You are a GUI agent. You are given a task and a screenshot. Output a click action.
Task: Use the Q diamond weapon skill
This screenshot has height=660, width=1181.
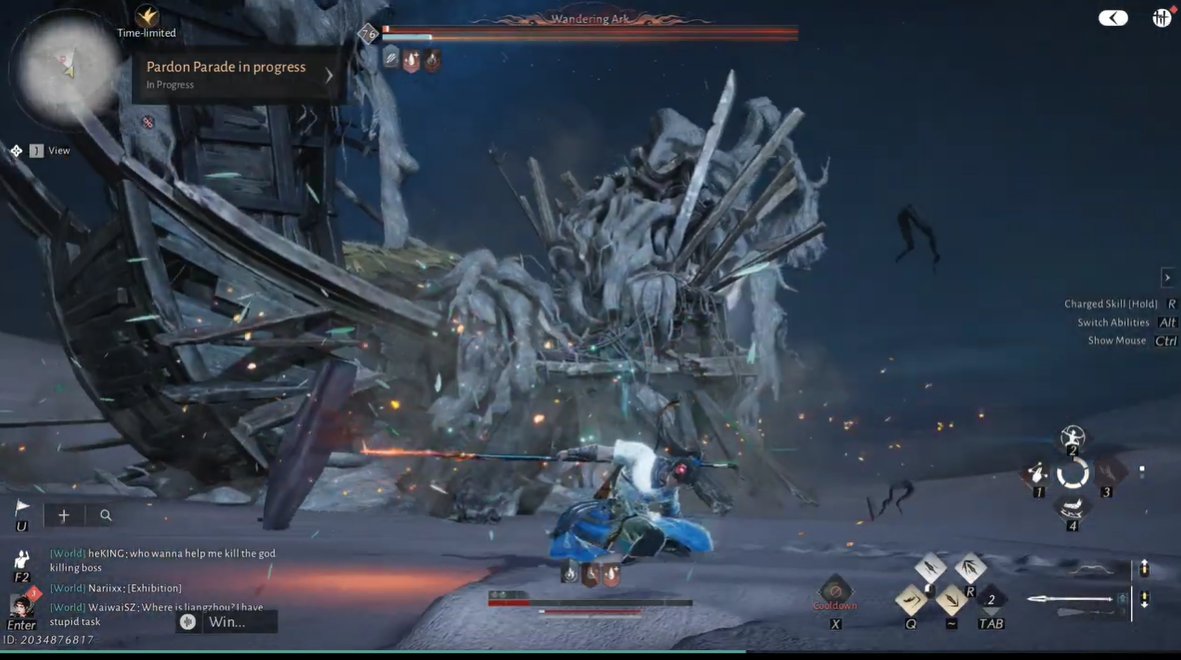coord(911,600)
